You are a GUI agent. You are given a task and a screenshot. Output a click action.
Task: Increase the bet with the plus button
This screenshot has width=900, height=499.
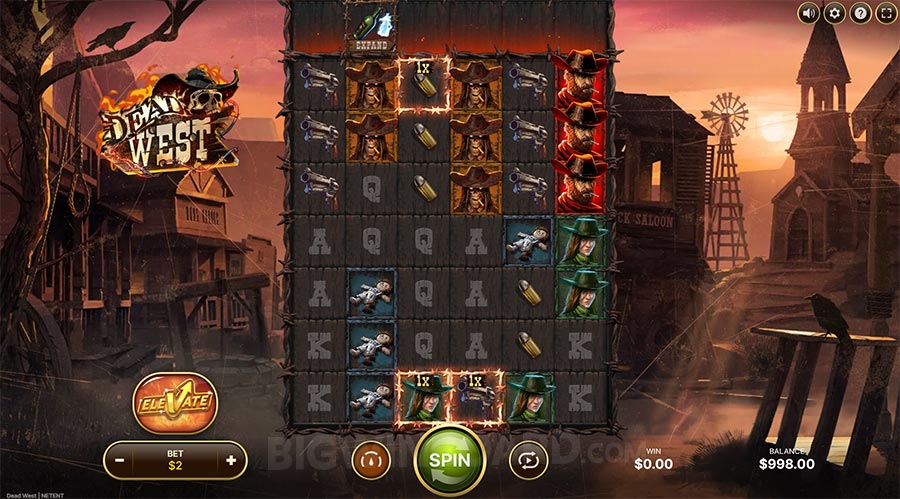tap(232, 461)
